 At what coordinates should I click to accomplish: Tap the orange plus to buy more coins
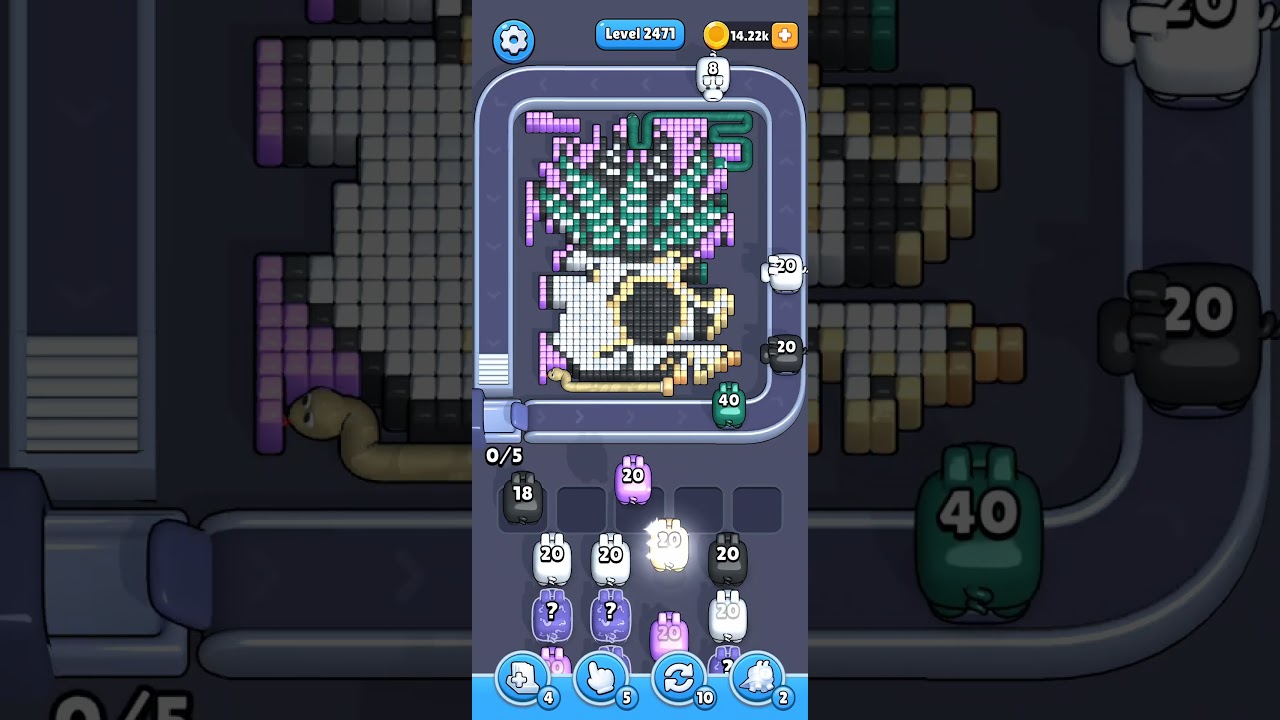(784, 36)
